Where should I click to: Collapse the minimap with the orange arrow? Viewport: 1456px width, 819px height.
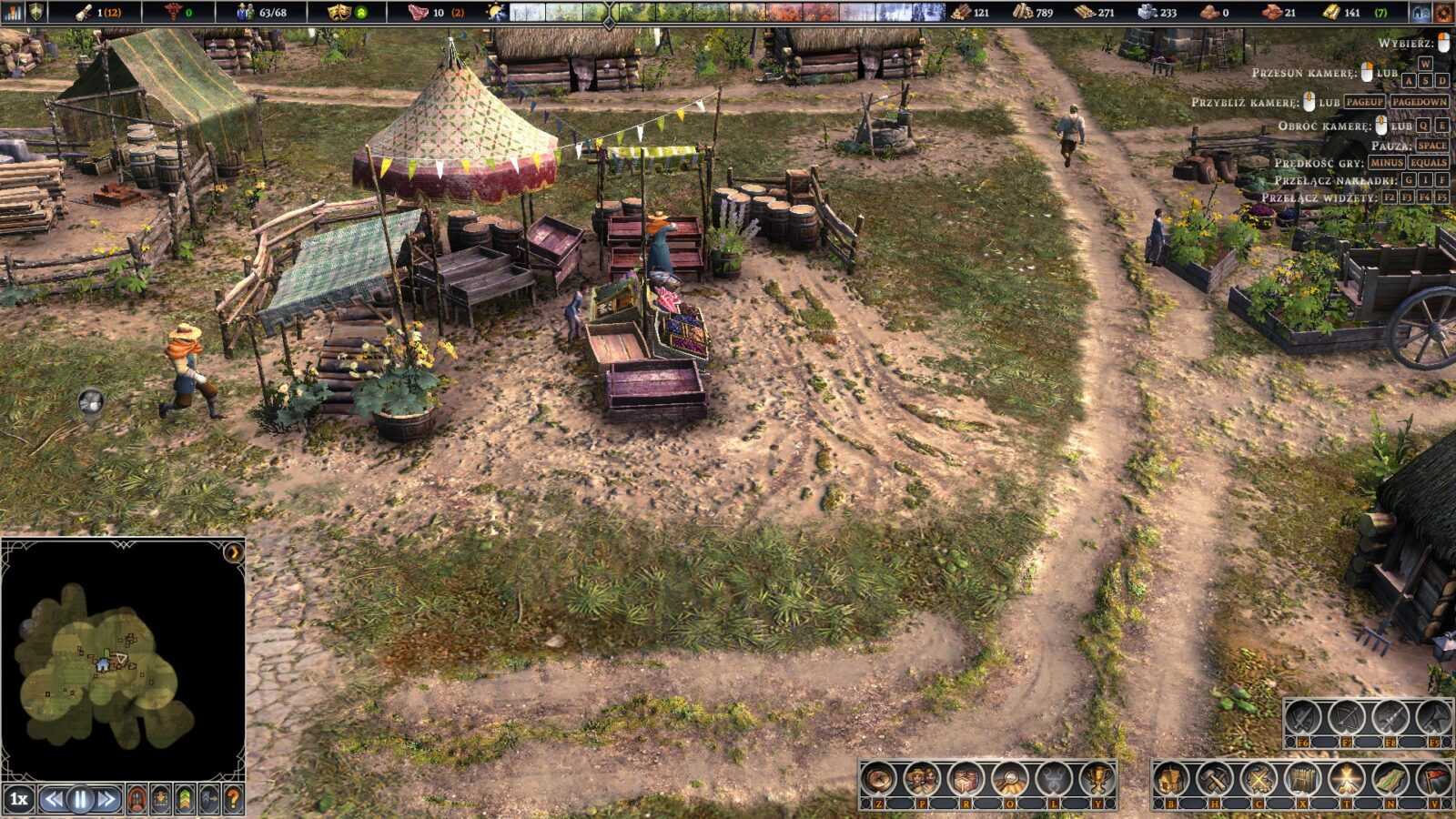point(234,551)
